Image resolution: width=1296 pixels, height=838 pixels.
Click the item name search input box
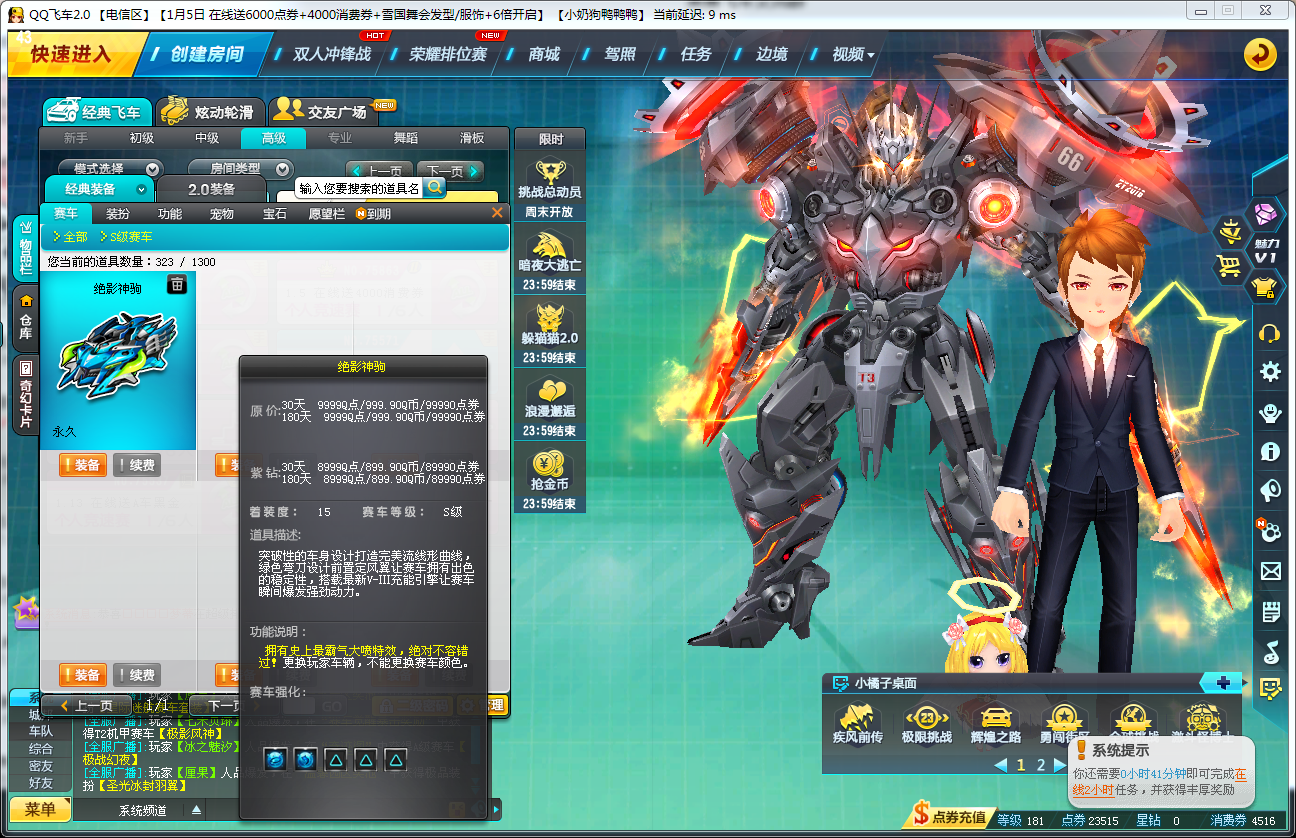[x=357, y=188]
